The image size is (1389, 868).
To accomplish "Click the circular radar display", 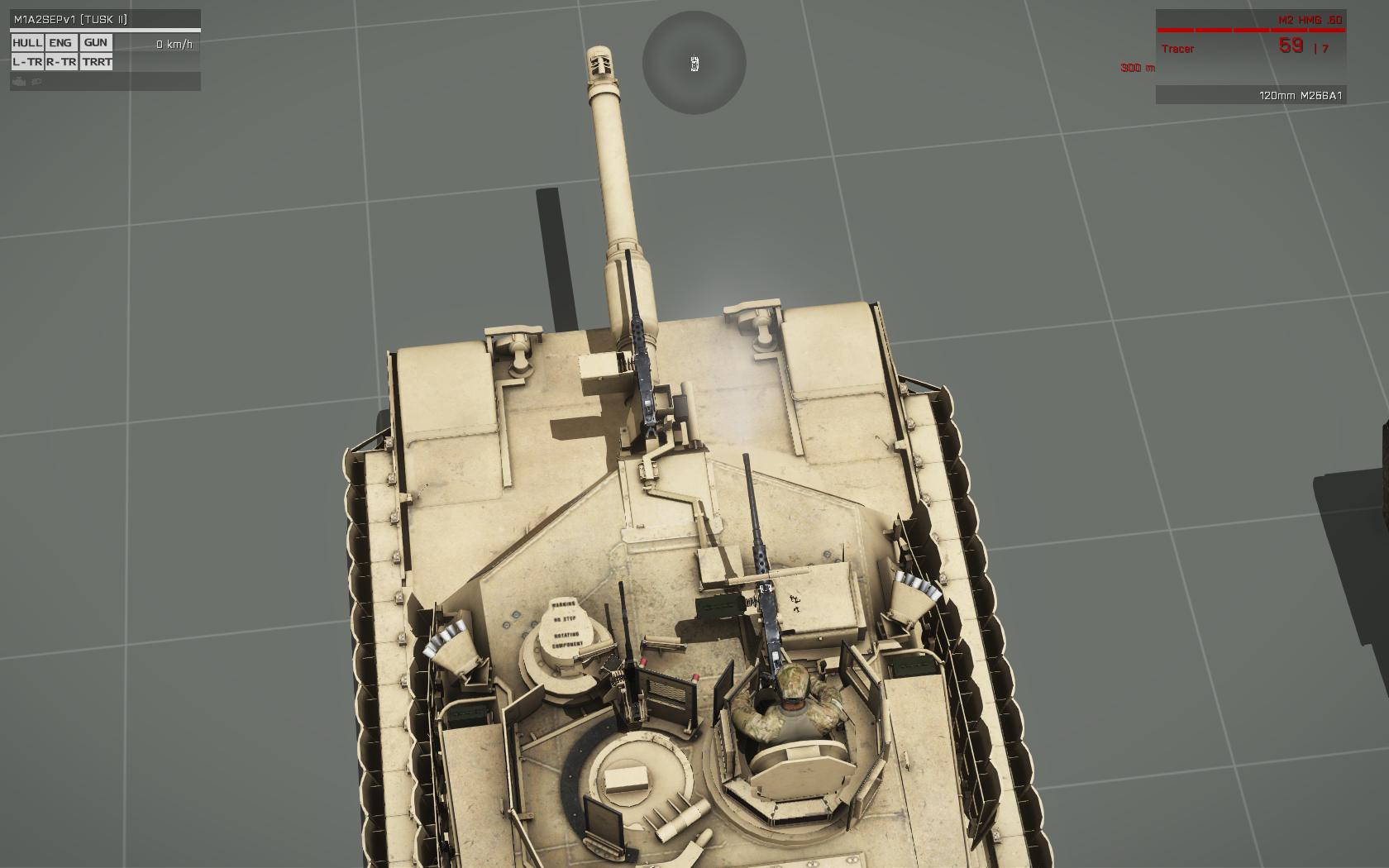I will coord(694,63).
